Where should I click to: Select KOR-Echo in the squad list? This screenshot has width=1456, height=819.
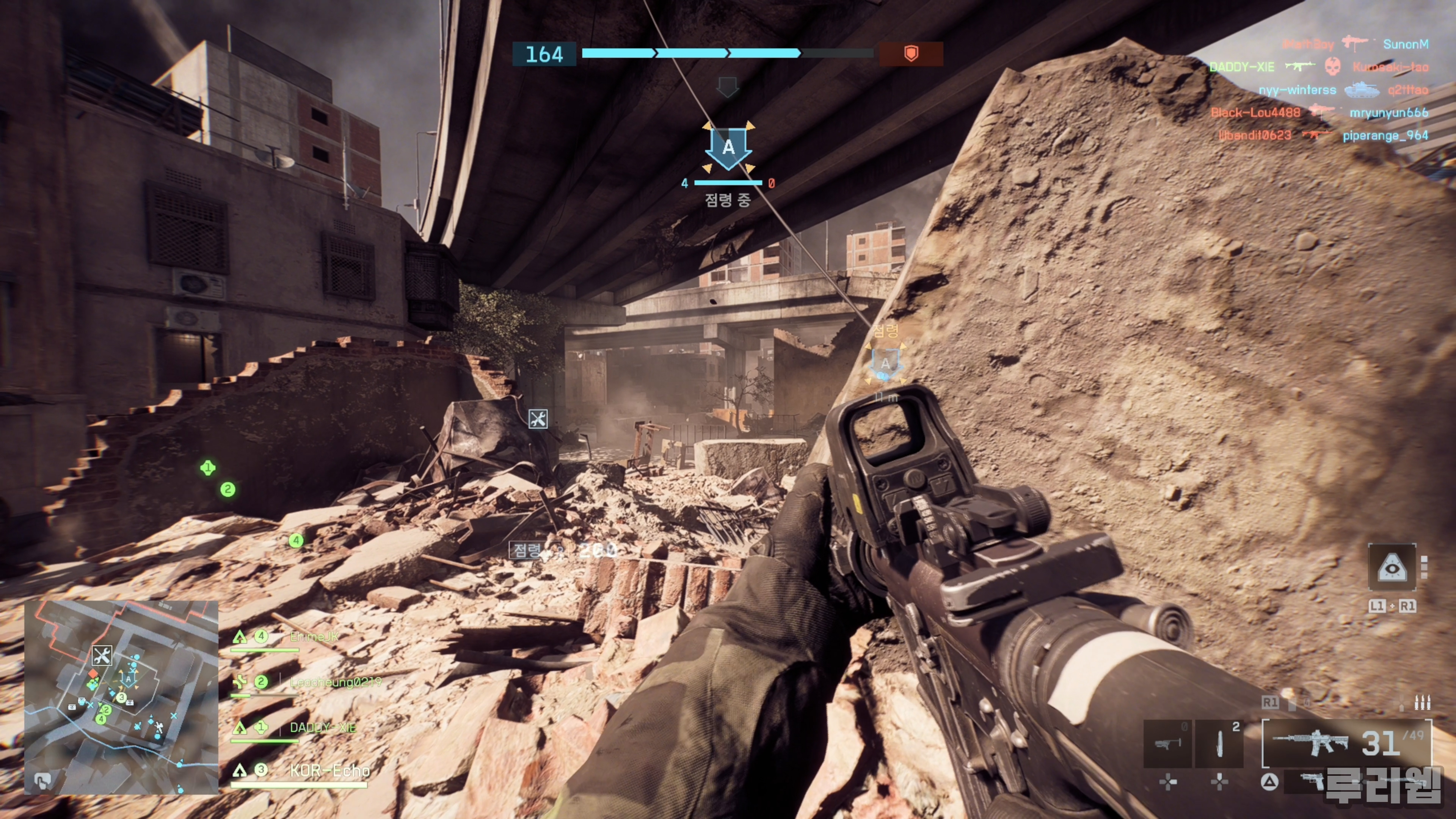(329, 770)
